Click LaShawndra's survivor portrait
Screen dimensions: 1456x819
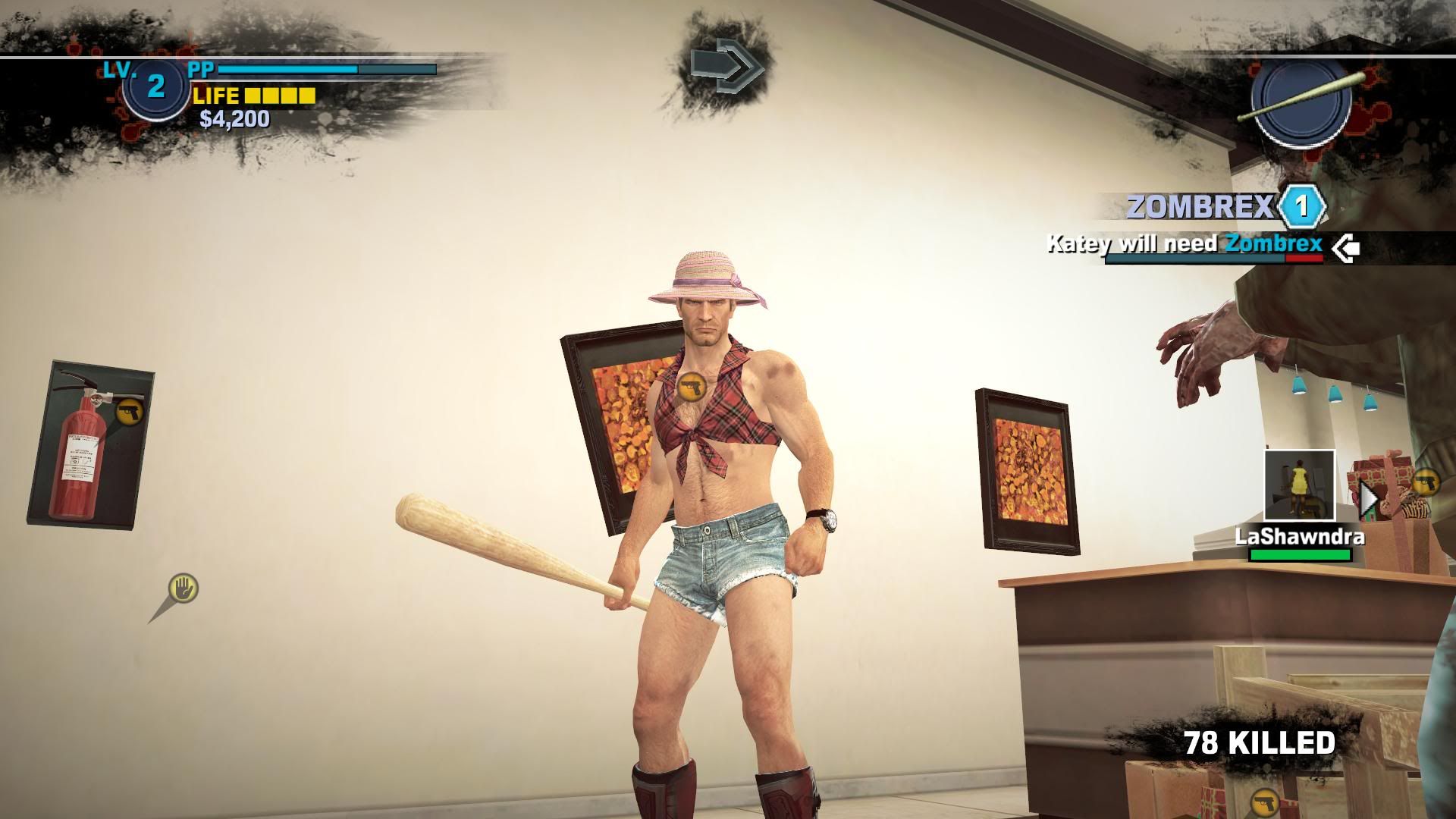(1299, 485)
